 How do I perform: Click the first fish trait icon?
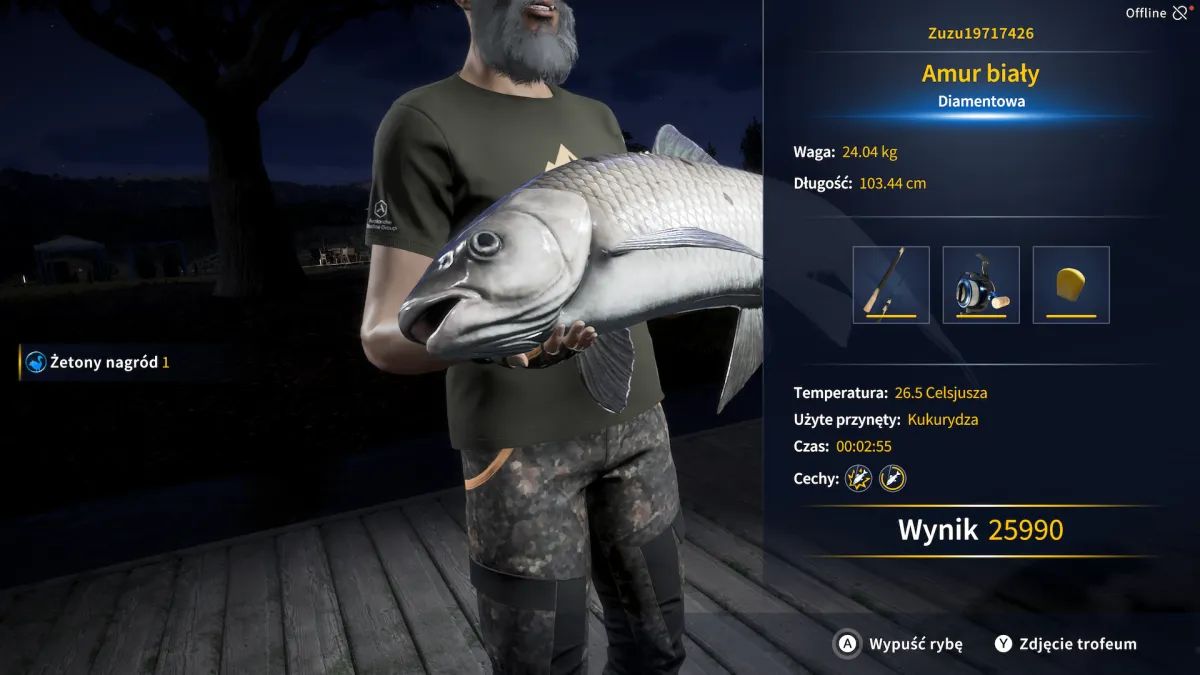coord(859,478)
